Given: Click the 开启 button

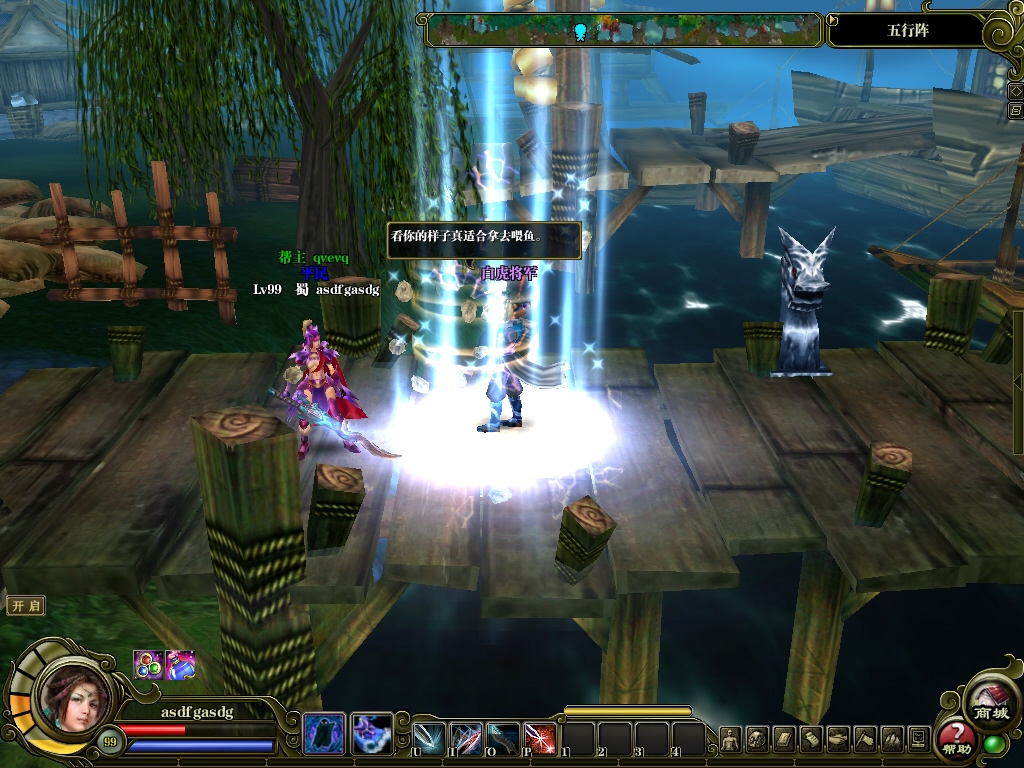Looking at the screenshot, I should [26, 606].
